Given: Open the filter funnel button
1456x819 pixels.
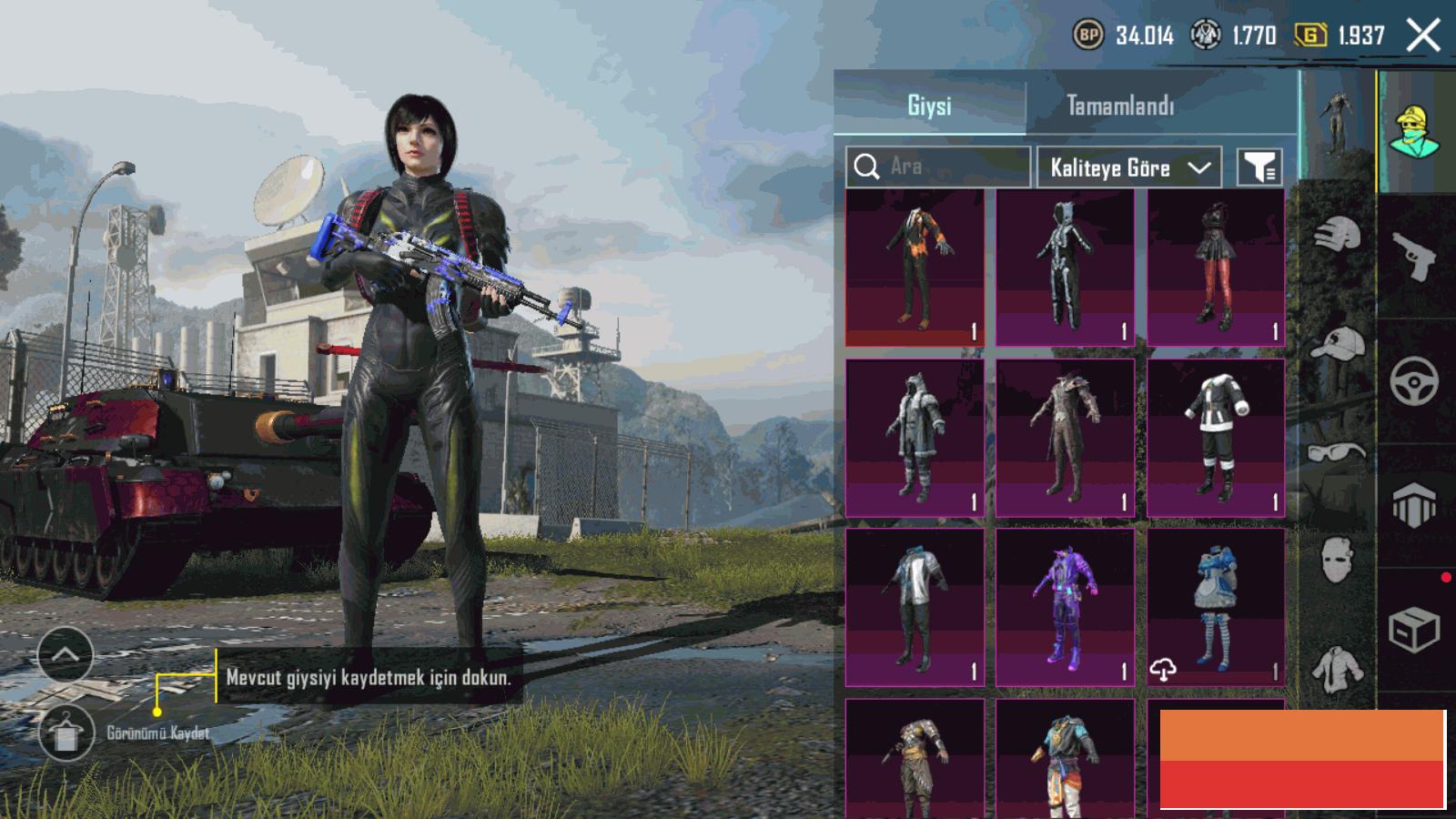Looking at the screenshot, I should [x=1260, y=167].
